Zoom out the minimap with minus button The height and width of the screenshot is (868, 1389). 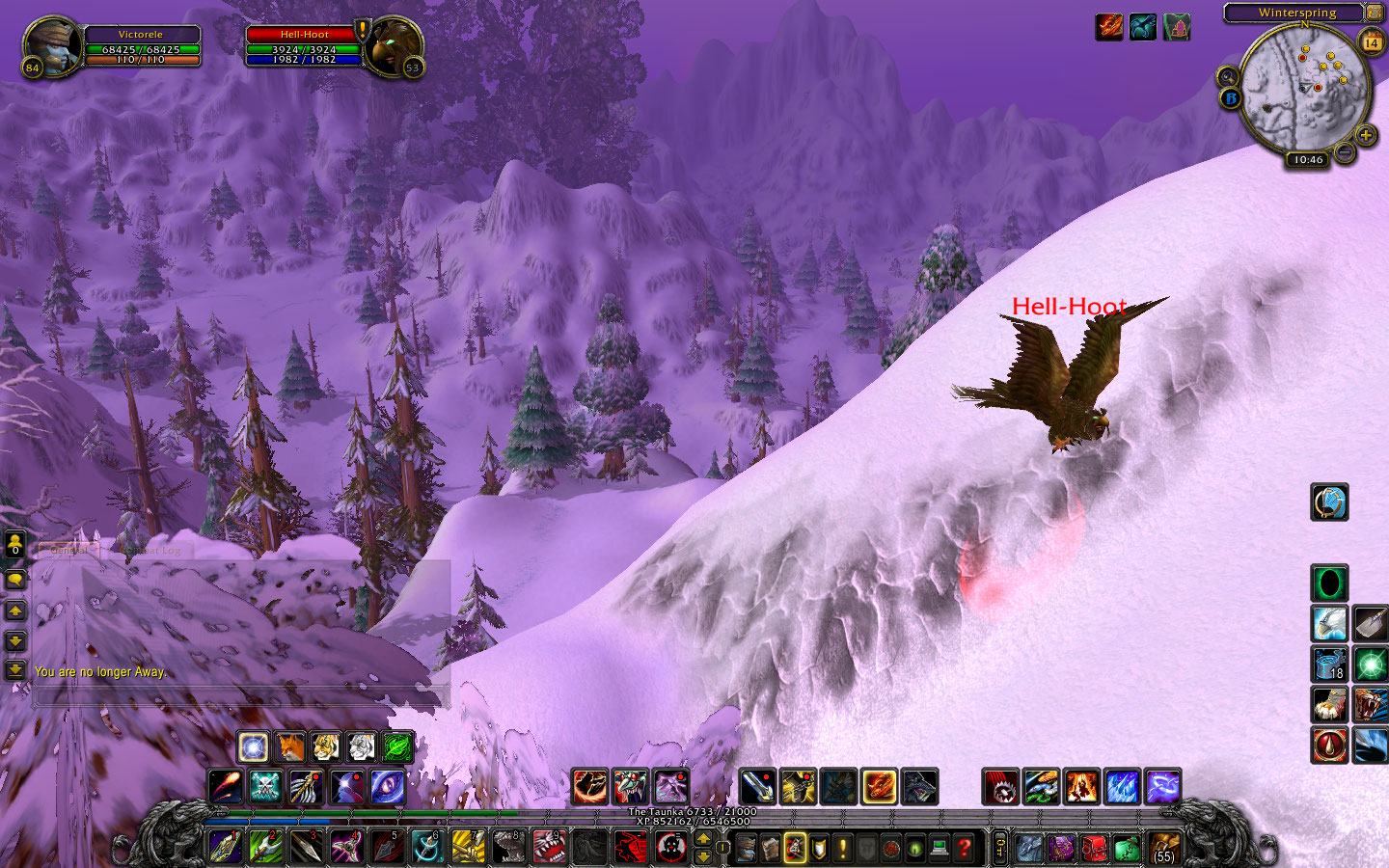1345,151
